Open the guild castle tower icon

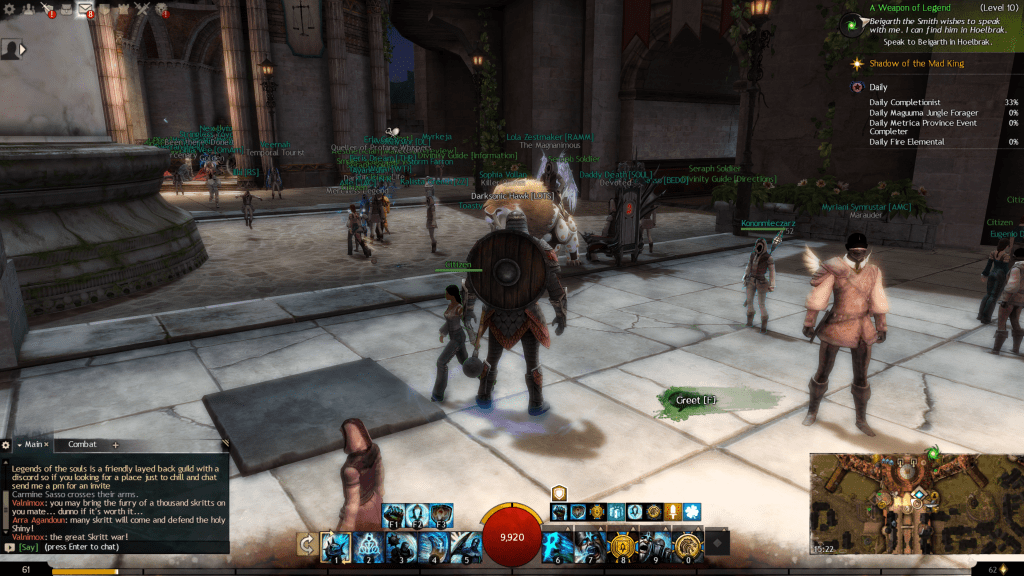pos(124,10)
